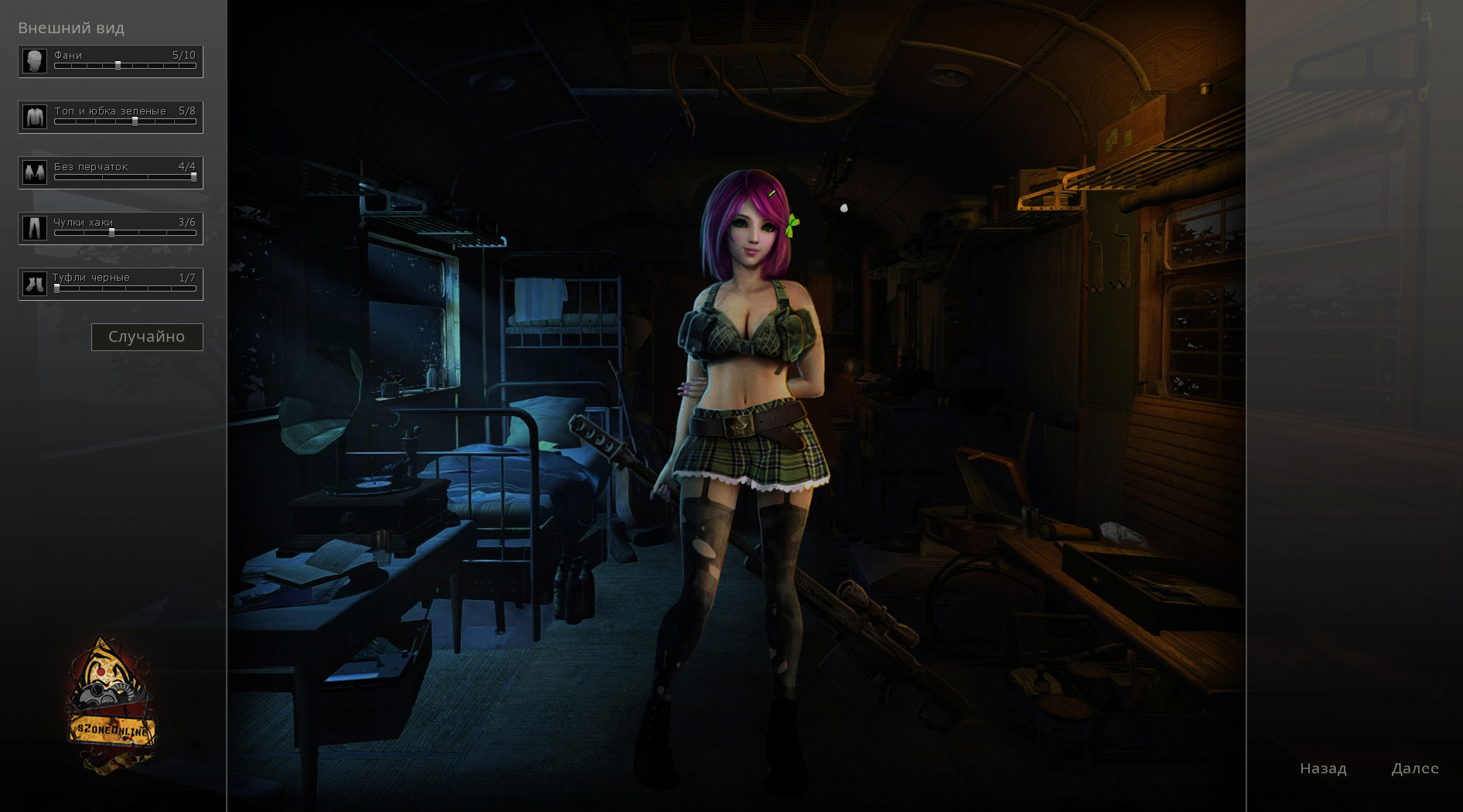Image resolution: width=1463 pixels, height=812 pixels.
Task: Click the Случайно randomize button
Action: [x=147, y=337]
